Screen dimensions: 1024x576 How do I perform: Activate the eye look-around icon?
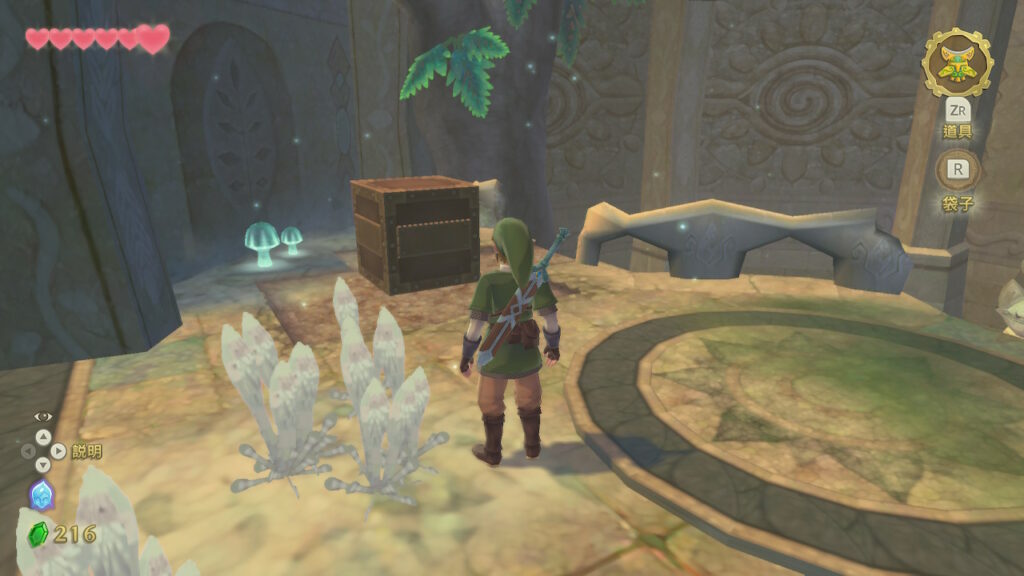tap(42, 416)
